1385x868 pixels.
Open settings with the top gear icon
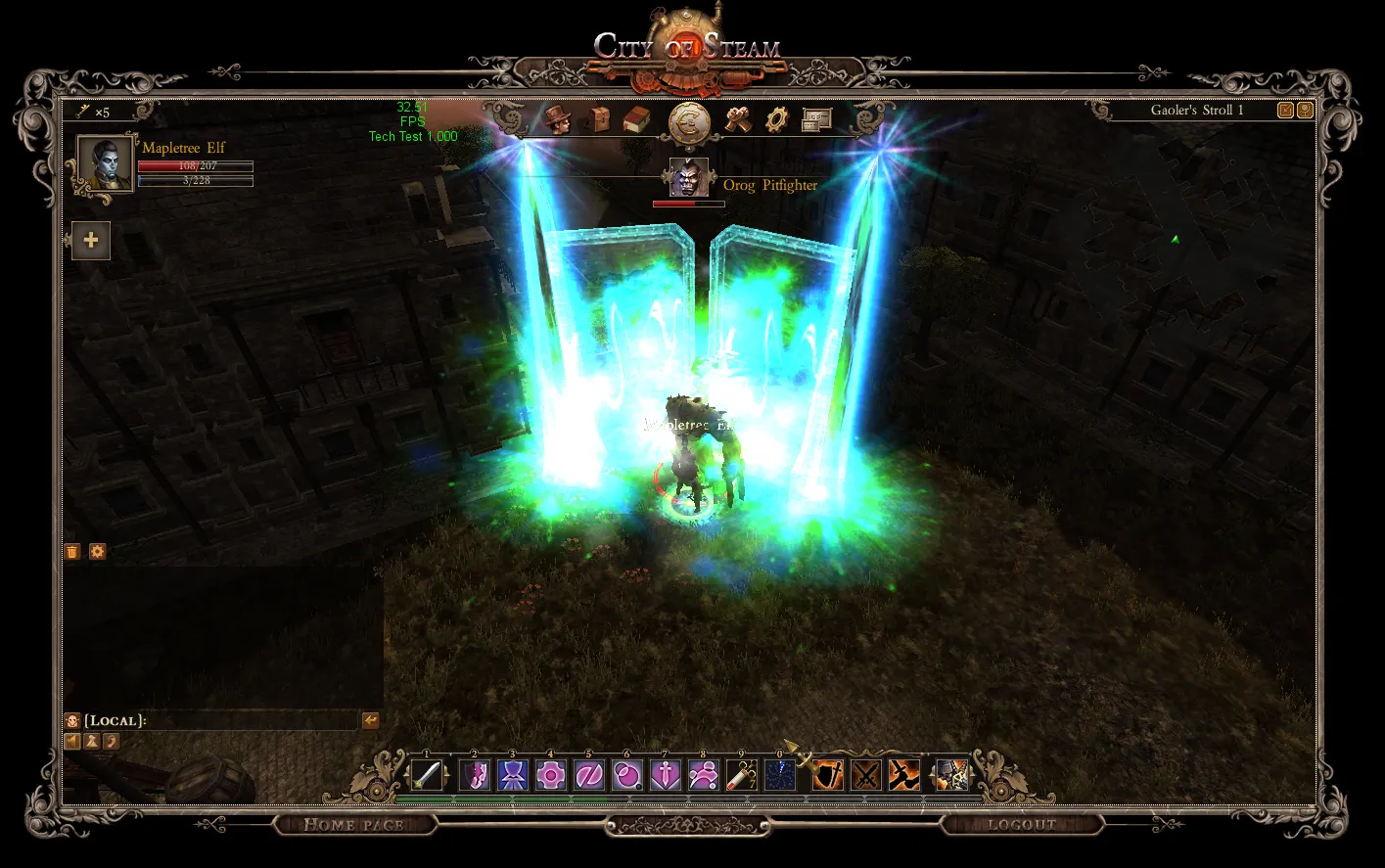pyautogui.click(x=777, y=119)
